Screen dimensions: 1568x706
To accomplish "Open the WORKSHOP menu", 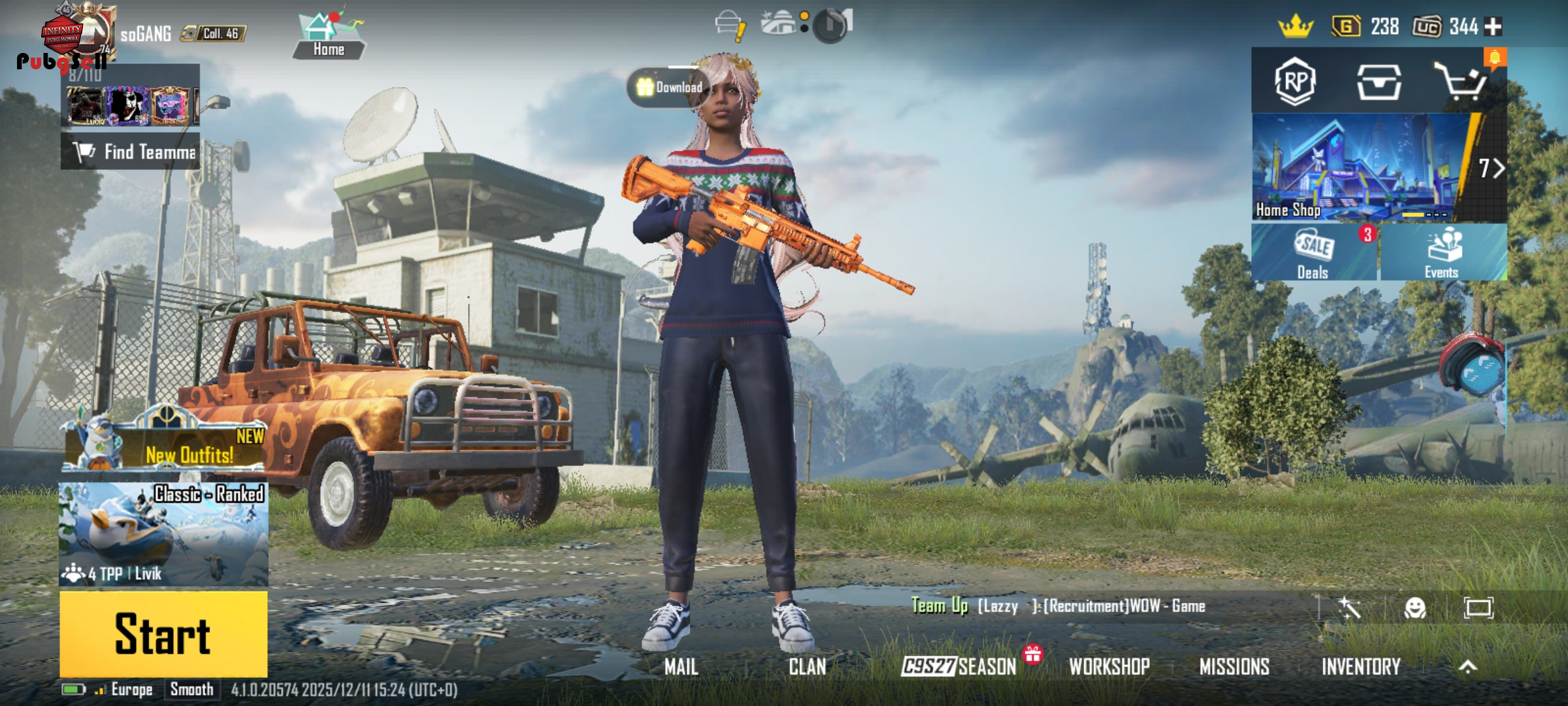I will 1109,667.
